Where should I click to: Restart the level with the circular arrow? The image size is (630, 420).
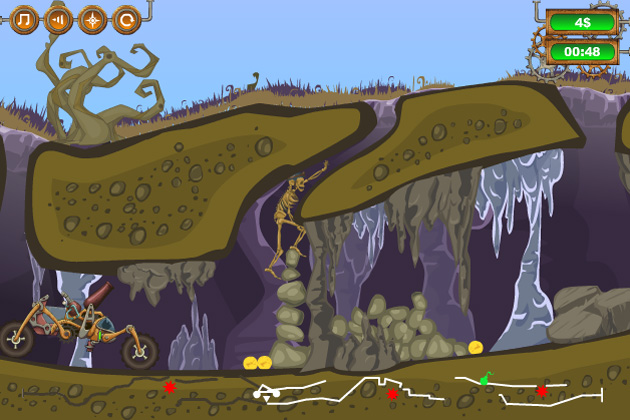point(126,19)
